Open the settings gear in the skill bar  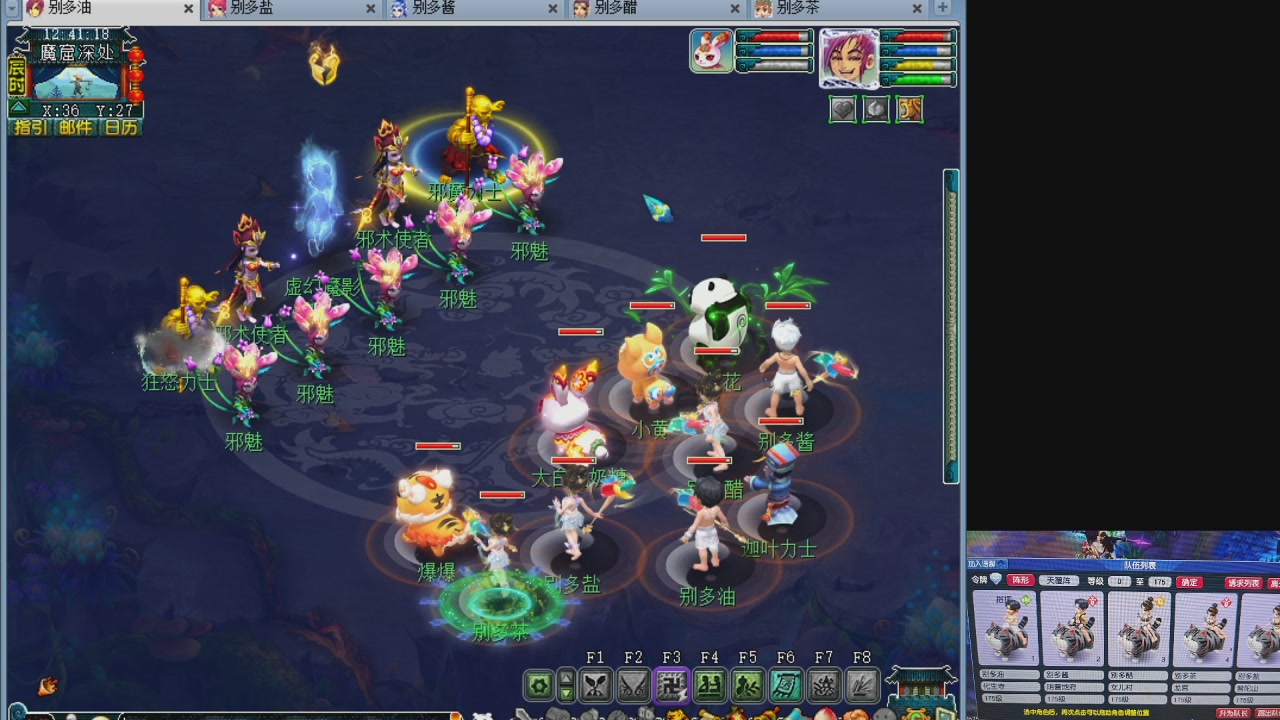pyautogui.click(x=537, y=685)
